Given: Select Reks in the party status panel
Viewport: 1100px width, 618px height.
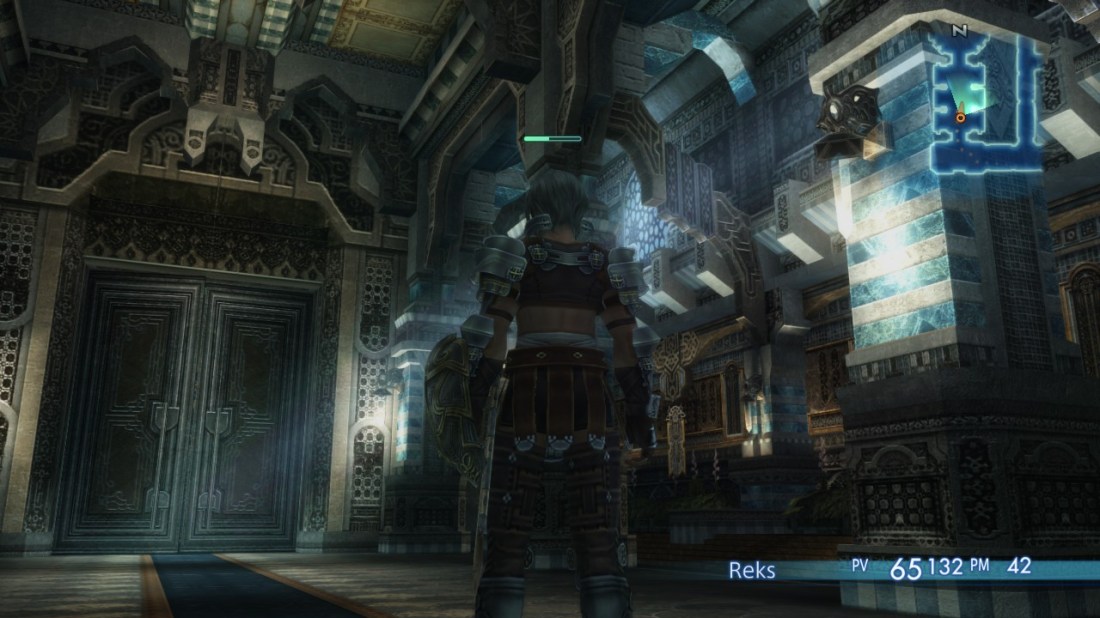Looking at the screenshot, I should coord(752,570).
